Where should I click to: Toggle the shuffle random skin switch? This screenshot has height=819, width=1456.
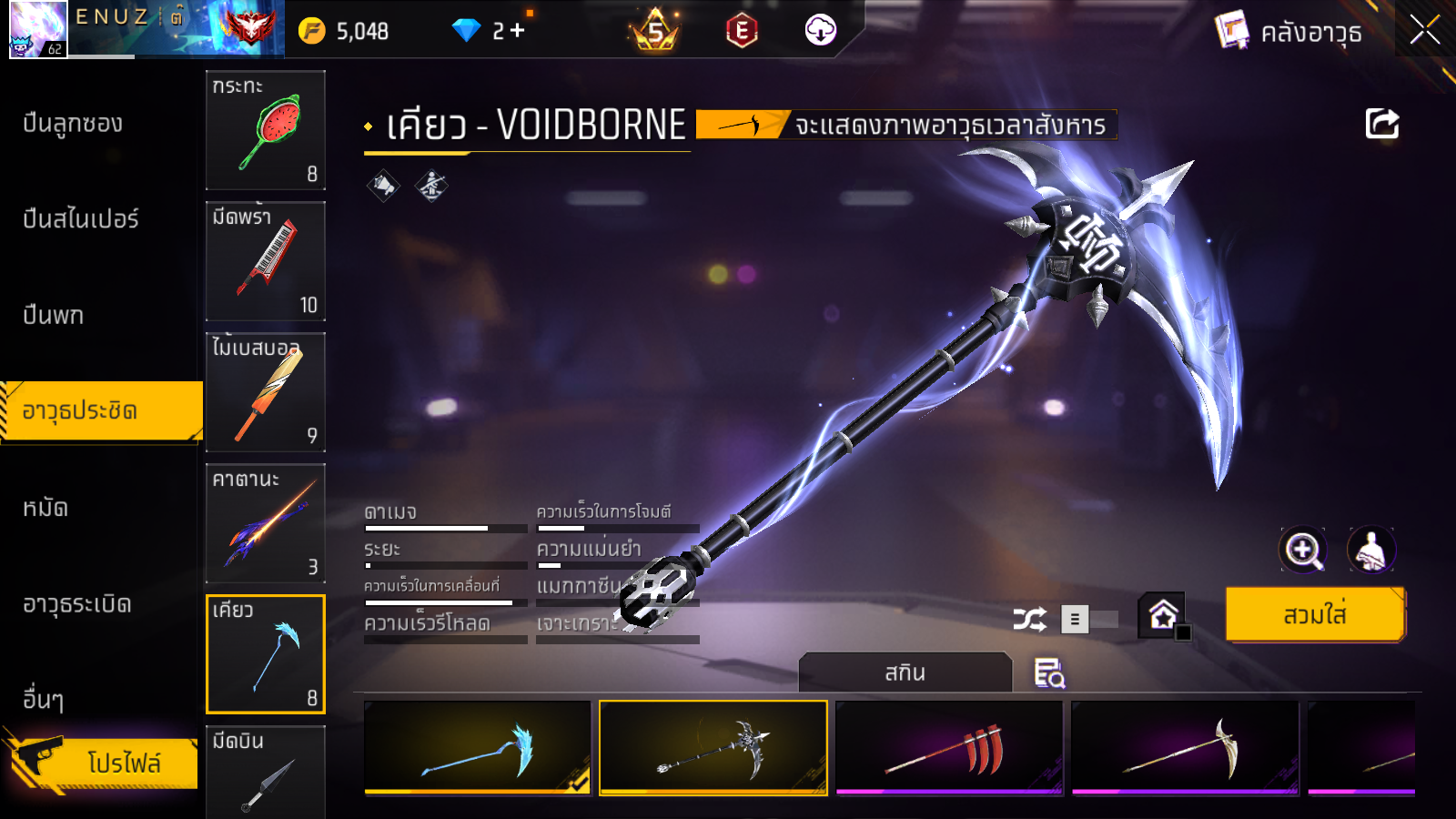point(1090,620)
